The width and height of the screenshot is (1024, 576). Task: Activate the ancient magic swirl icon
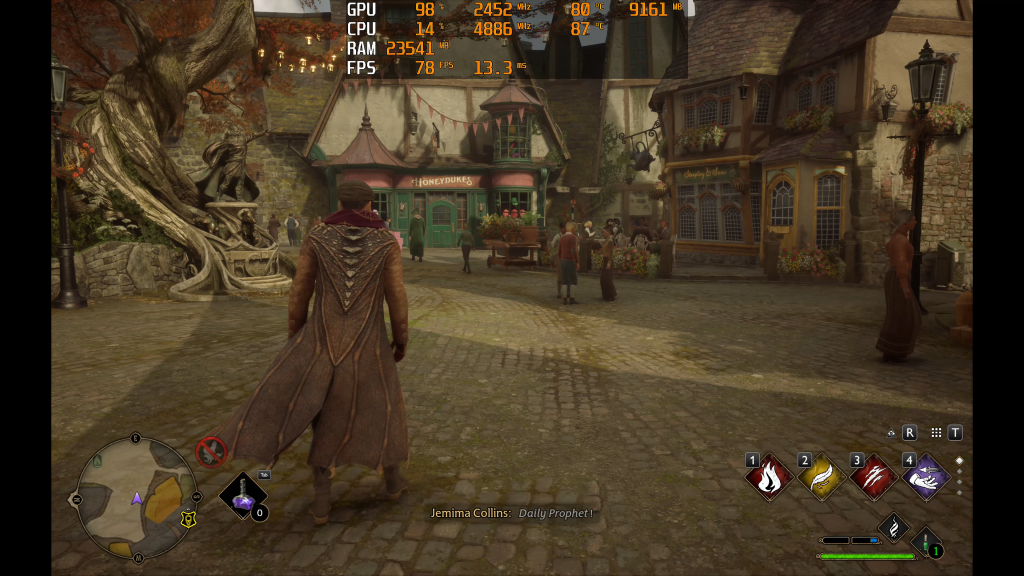[893, 526]
